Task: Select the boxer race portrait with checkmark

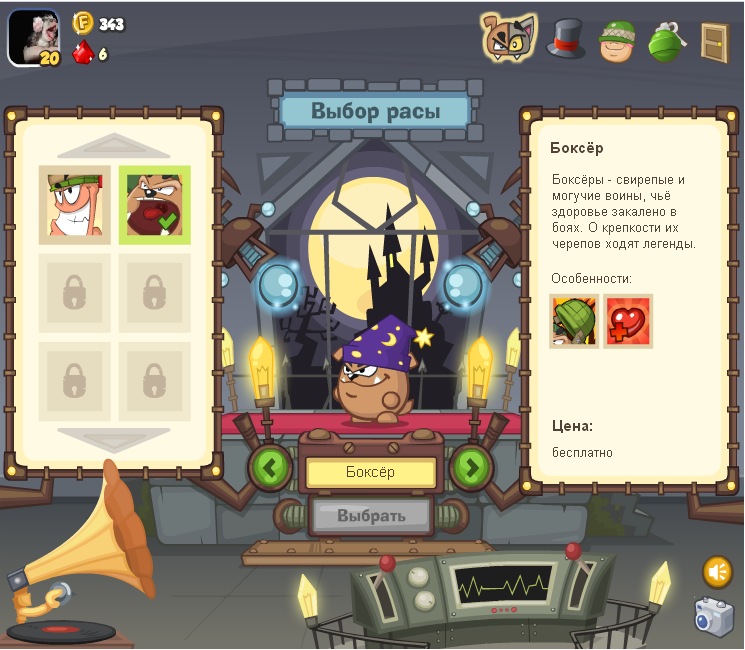Action: pyautogui.click(x=154, y=205)
